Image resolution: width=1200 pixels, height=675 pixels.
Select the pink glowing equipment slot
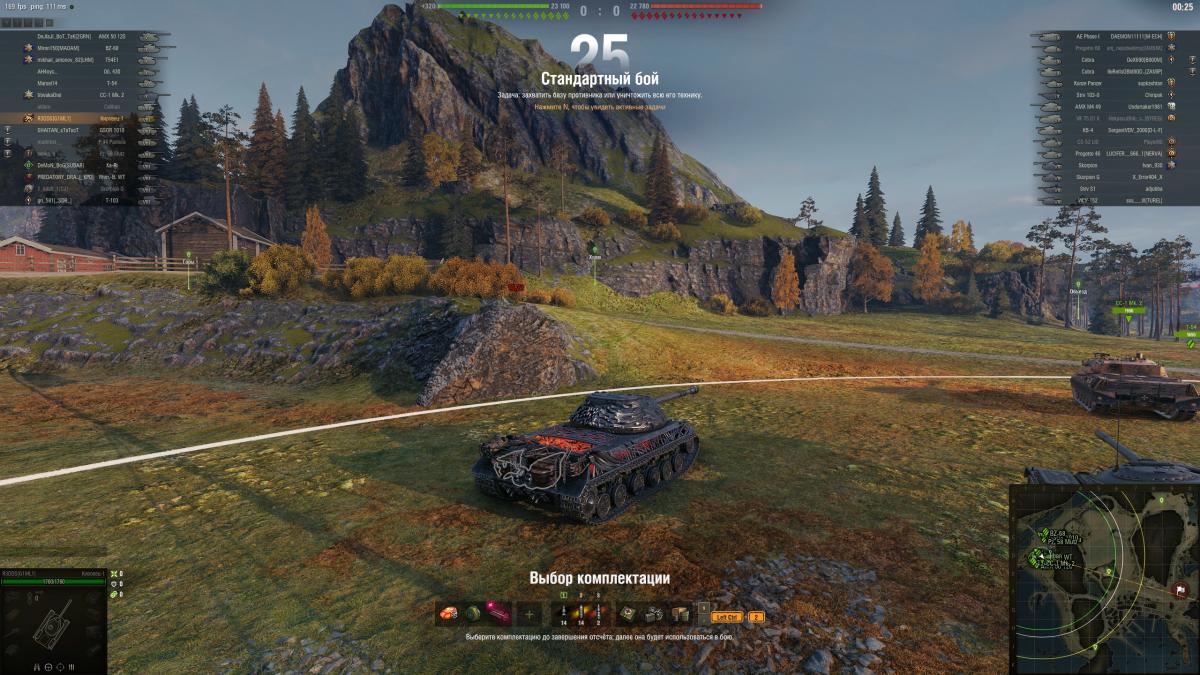pos(496,614)
